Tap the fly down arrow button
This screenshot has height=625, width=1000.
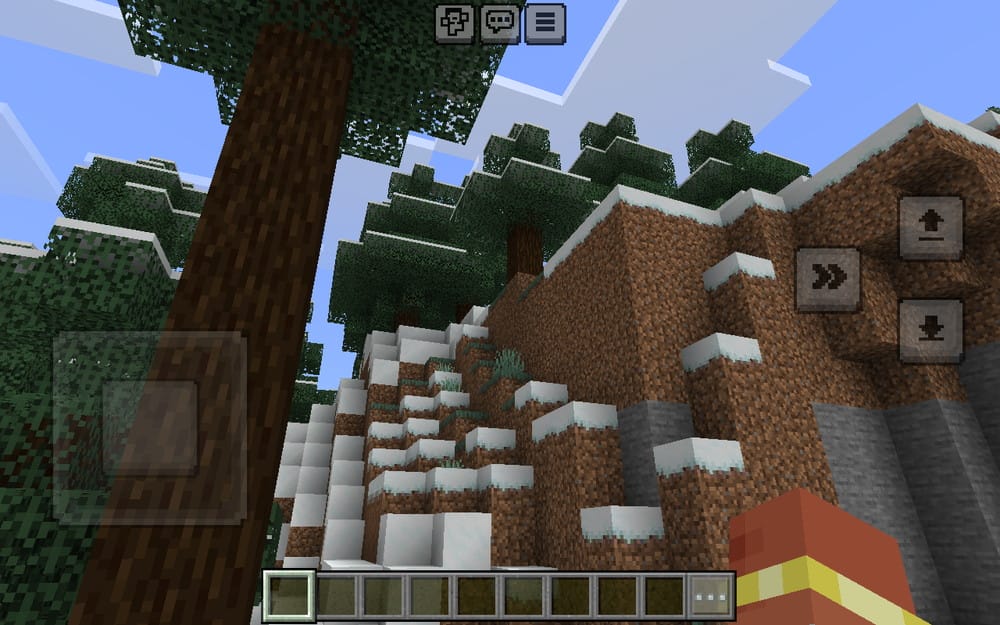tap(931, 330)
